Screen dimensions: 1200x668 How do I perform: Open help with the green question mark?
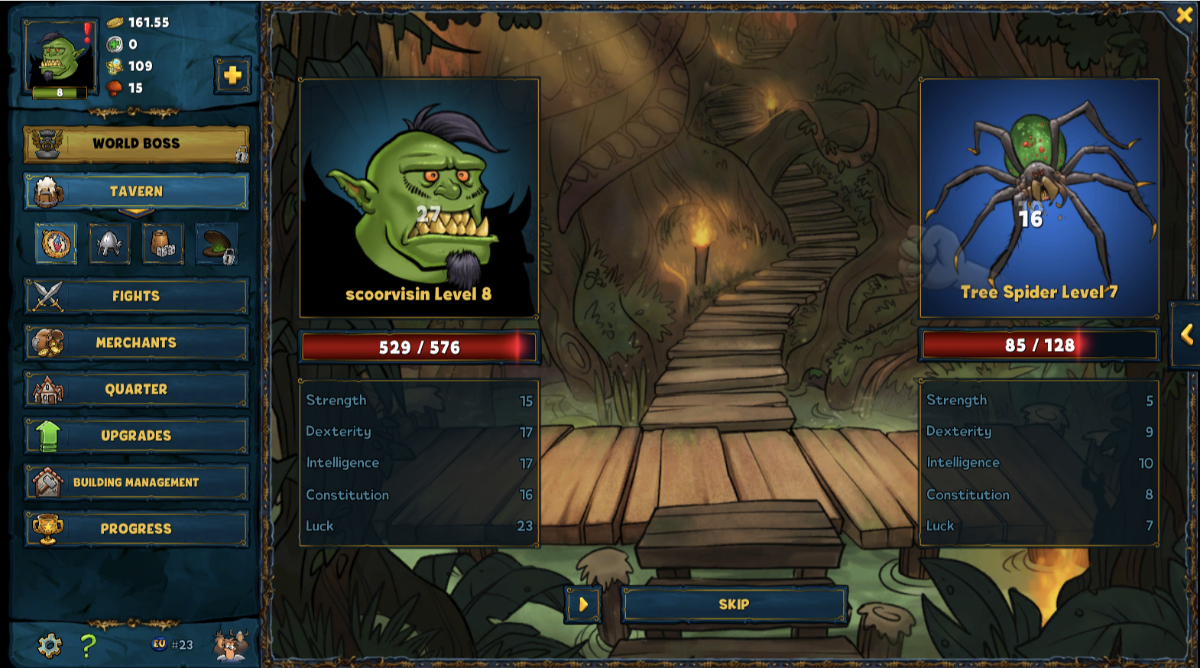click(88, 645)
